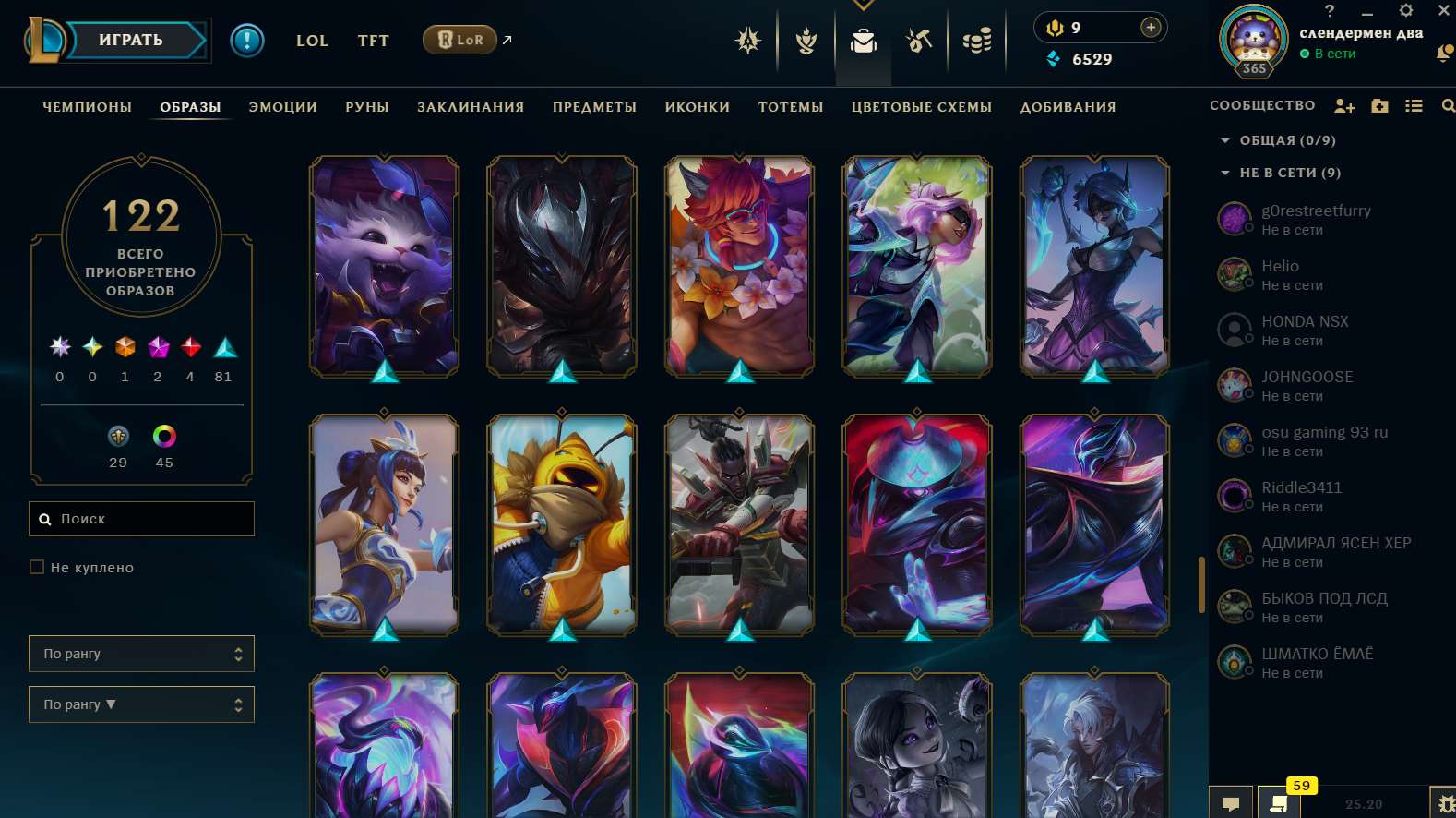
Task: Open the ЭМОЦИИ tab
Action: [283, 107]
